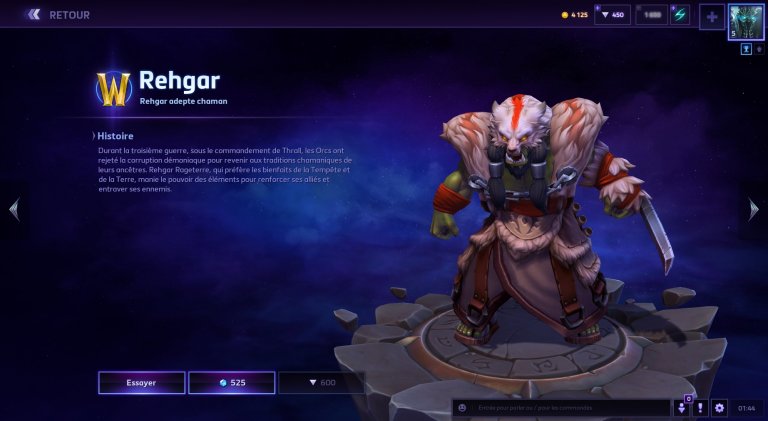The height and width of the screenshot is (421, 768).
Task: Open the downloads arrow icon near the chat
Action: click(x=681, y=408)
